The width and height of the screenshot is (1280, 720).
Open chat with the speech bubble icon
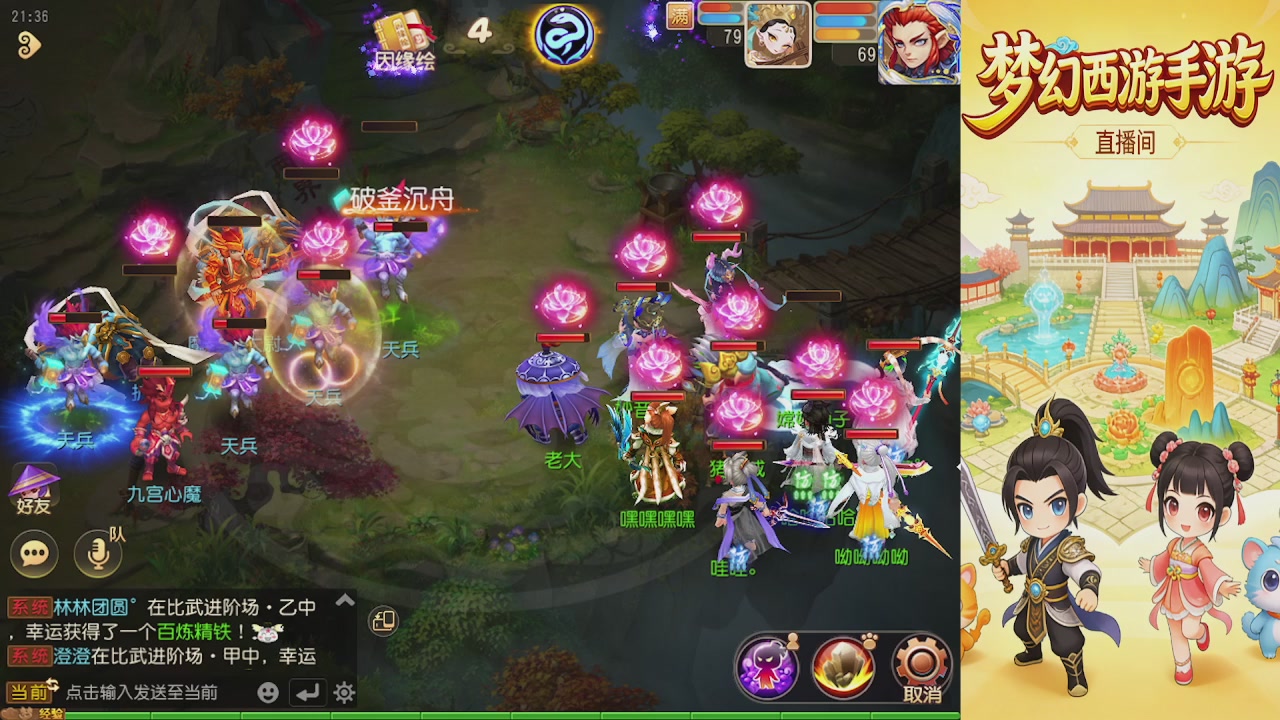32,551
